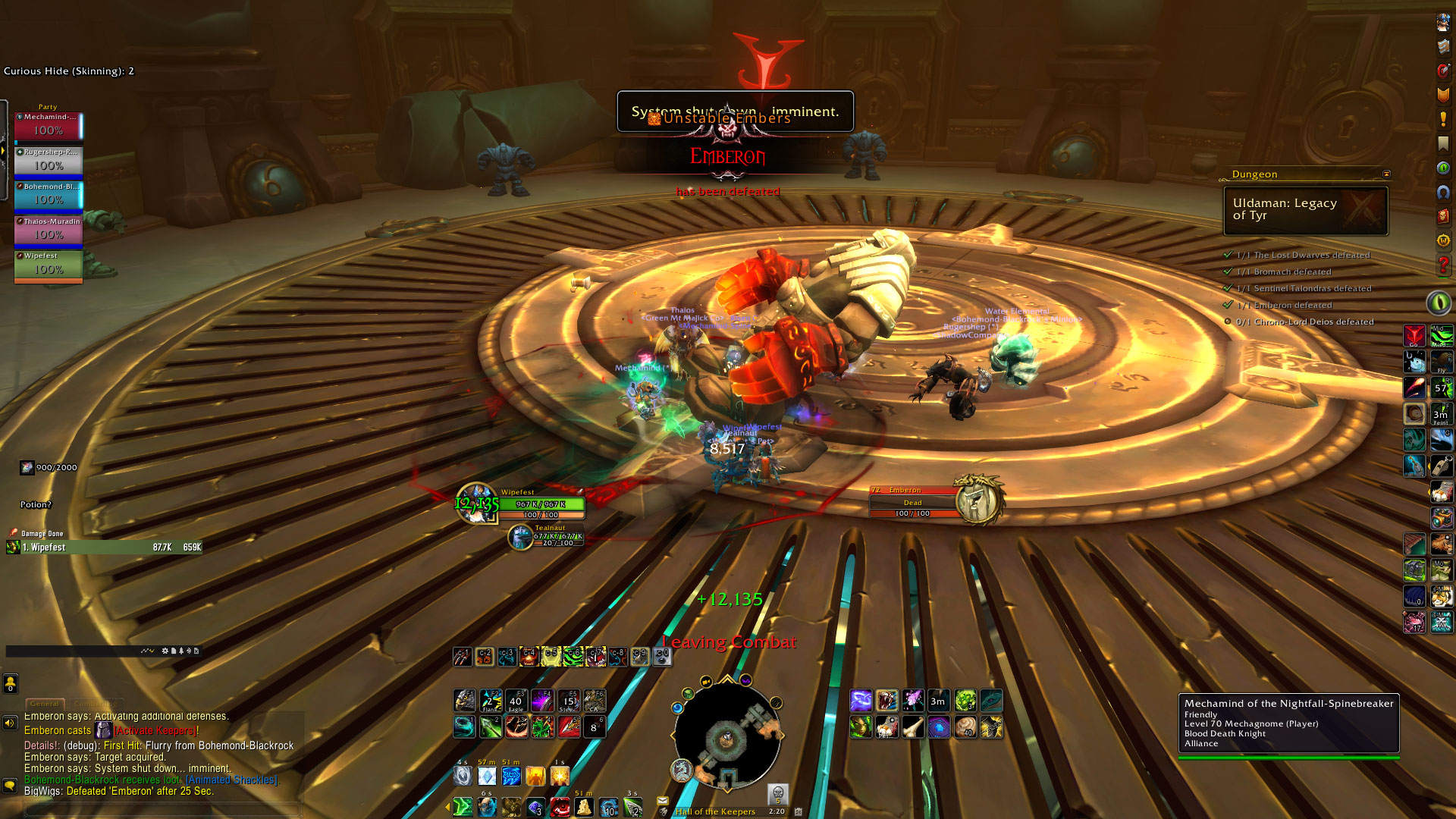Click the yellow exclamation quest log icon

(1443, 120)
